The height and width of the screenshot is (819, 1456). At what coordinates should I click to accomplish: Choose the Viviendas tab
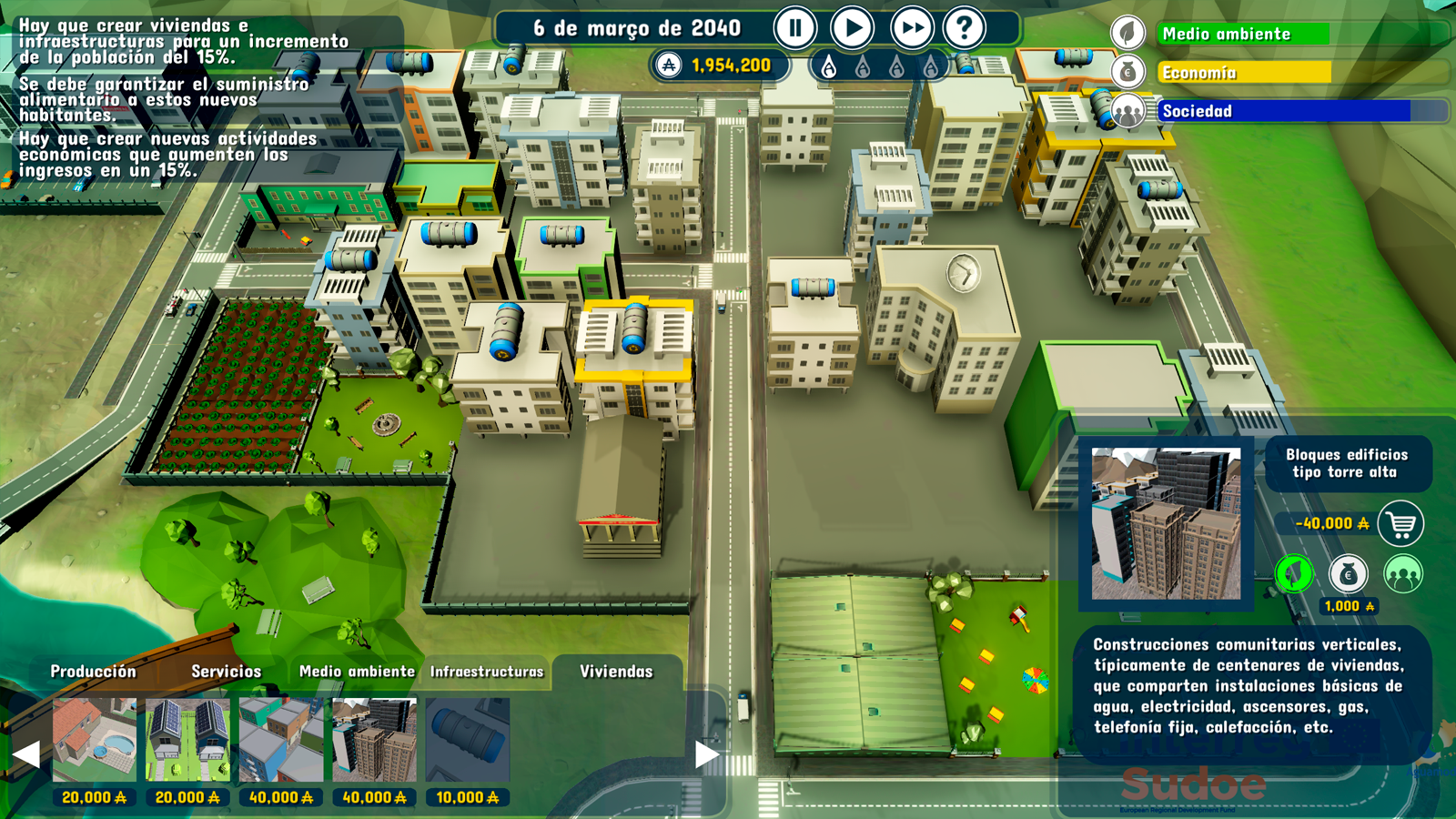point(616,672)
